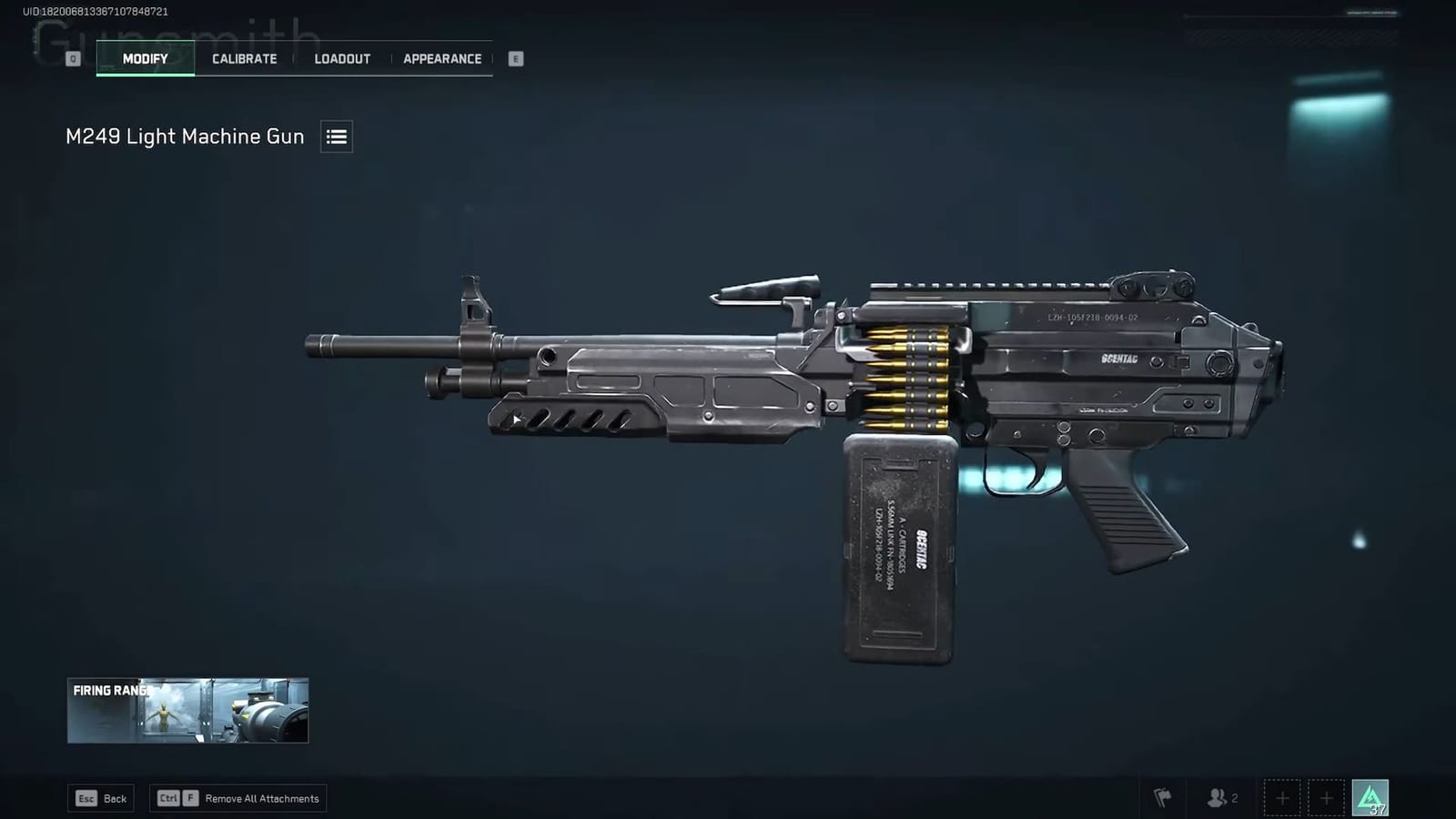
Task: Activate Remove All Attachments
Action: click(238, 797)
